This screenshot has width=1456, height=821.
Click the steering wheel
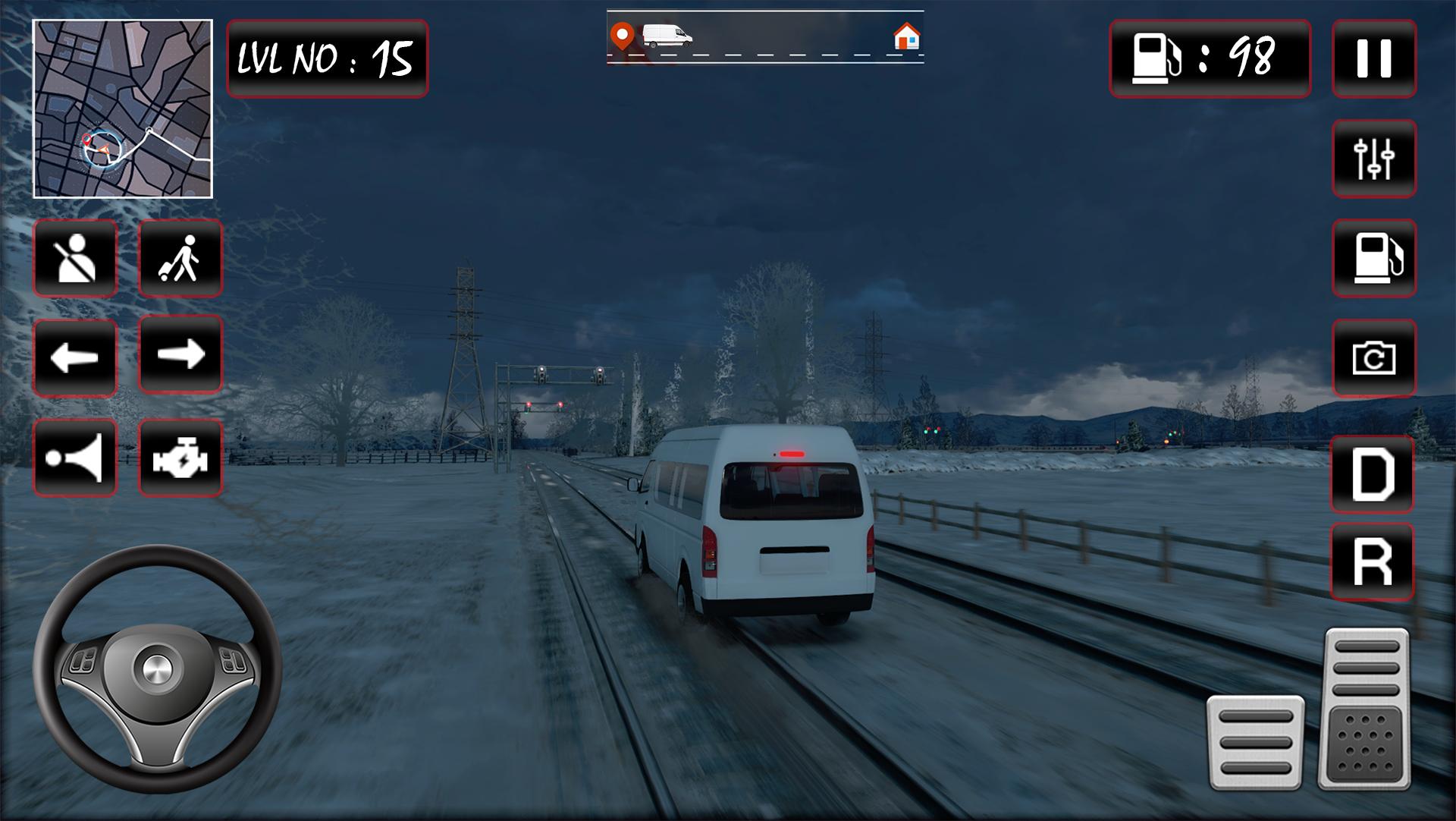point(158,668)
